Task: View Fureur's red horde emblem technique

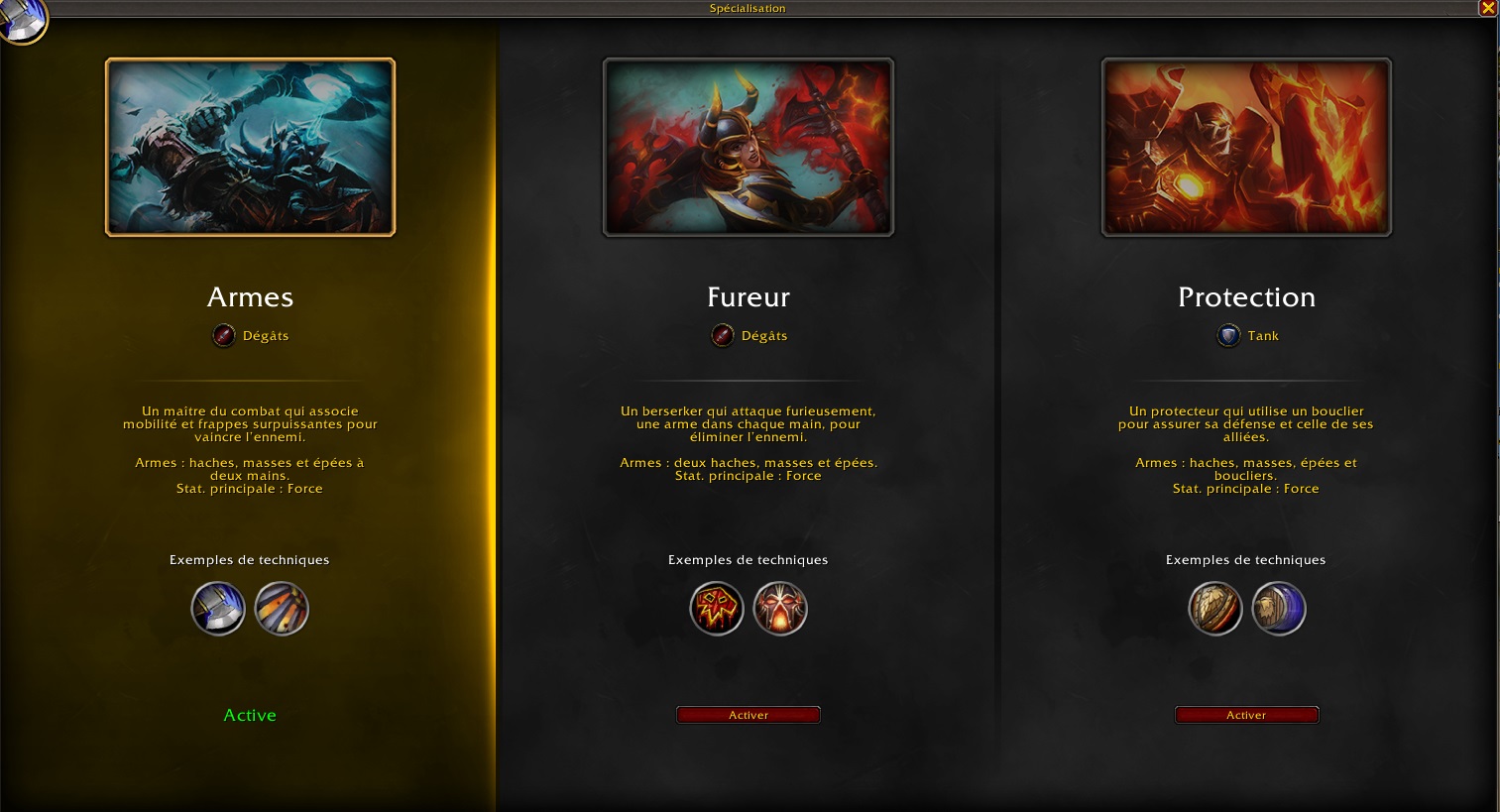Action: pos(717,609)
